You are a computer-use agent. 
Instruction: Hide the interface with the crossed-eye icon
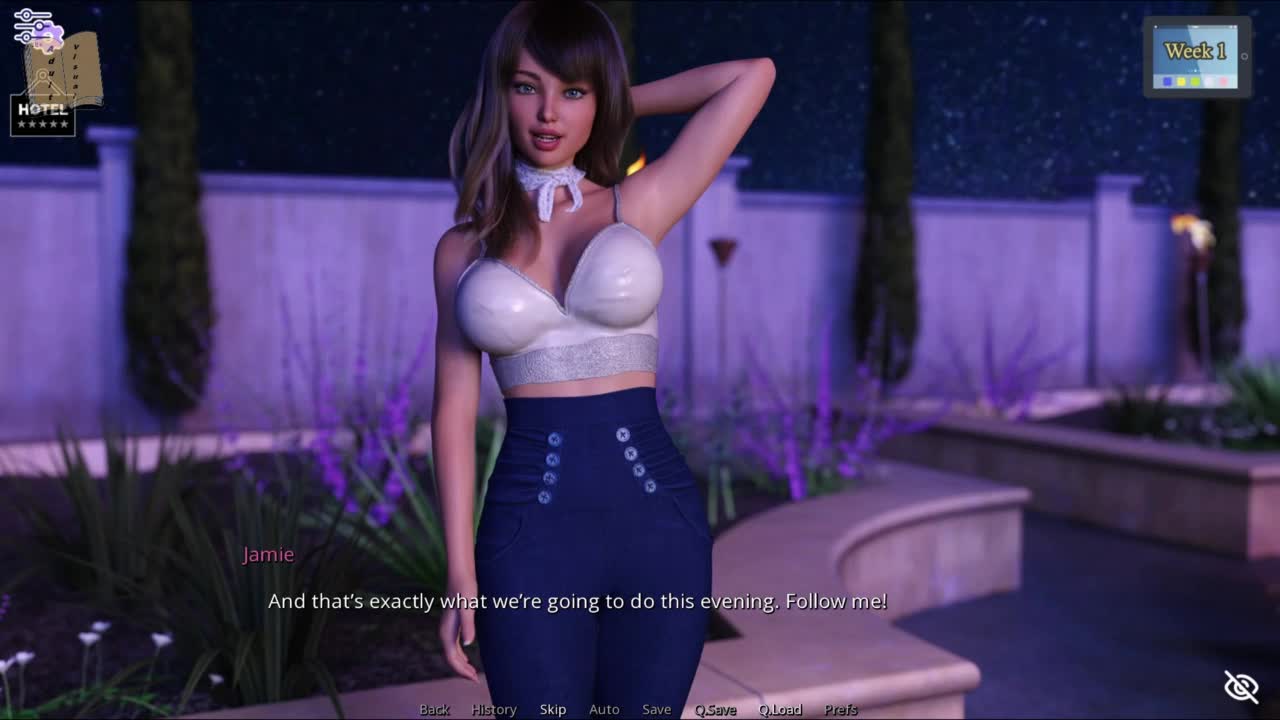point(1241,686)
